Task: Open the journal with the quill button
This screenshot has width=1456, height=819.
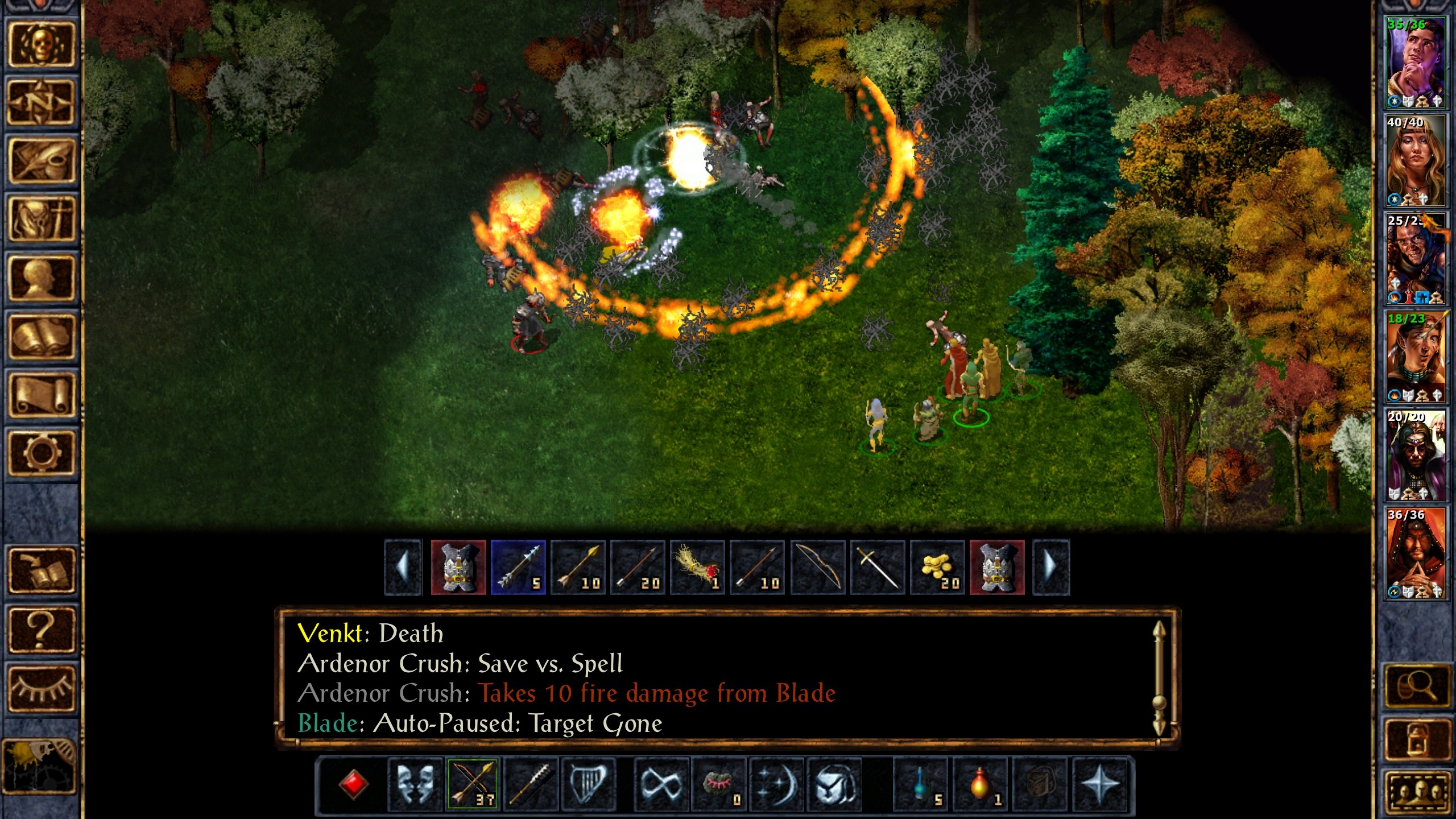Action: (x=41, y=161)
